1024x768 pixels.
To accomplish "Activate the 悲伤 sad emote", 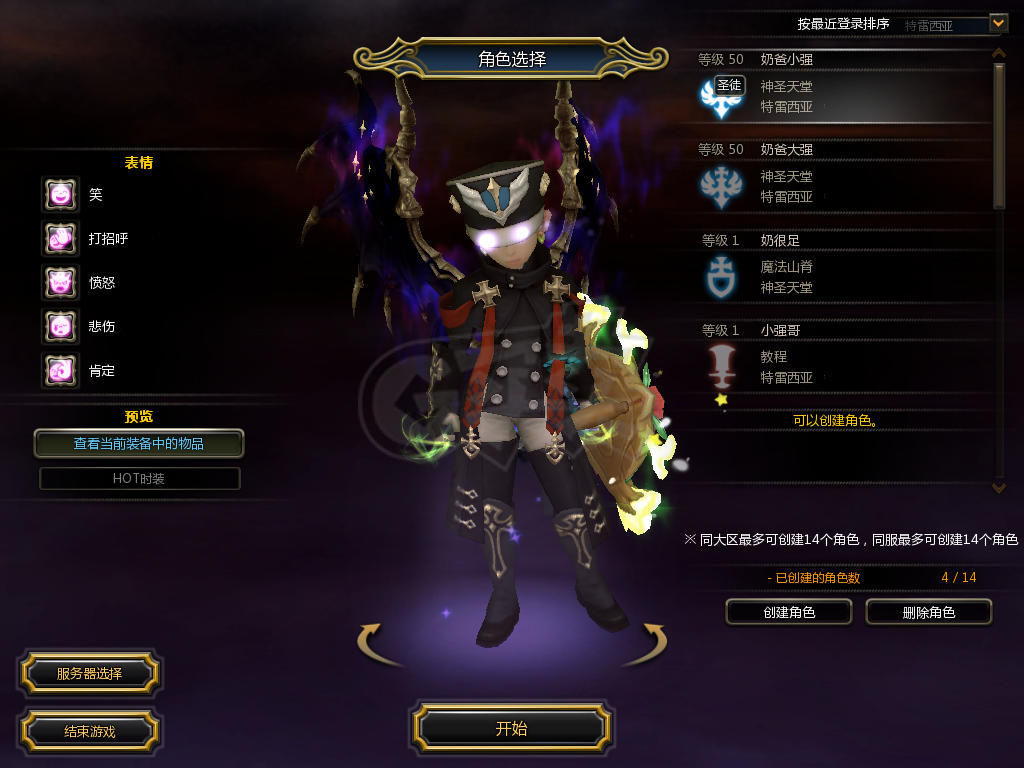I will pyautogui.click(x=60, y=326).
